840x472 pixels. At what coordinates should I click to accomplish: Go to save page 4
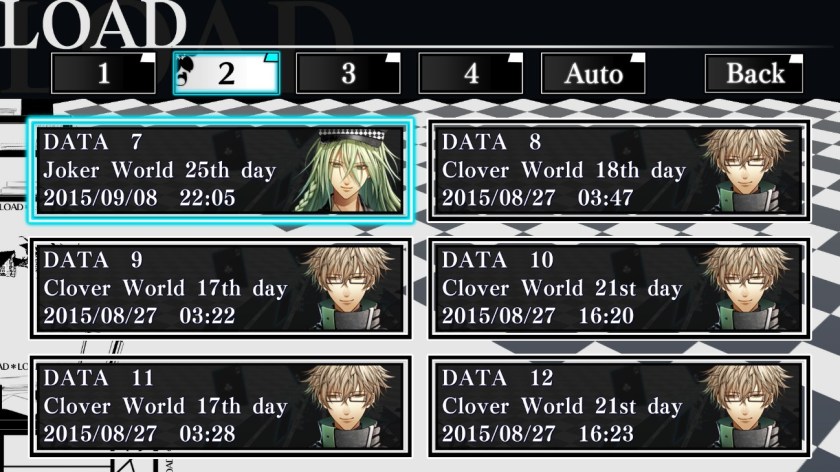point(470,73)
